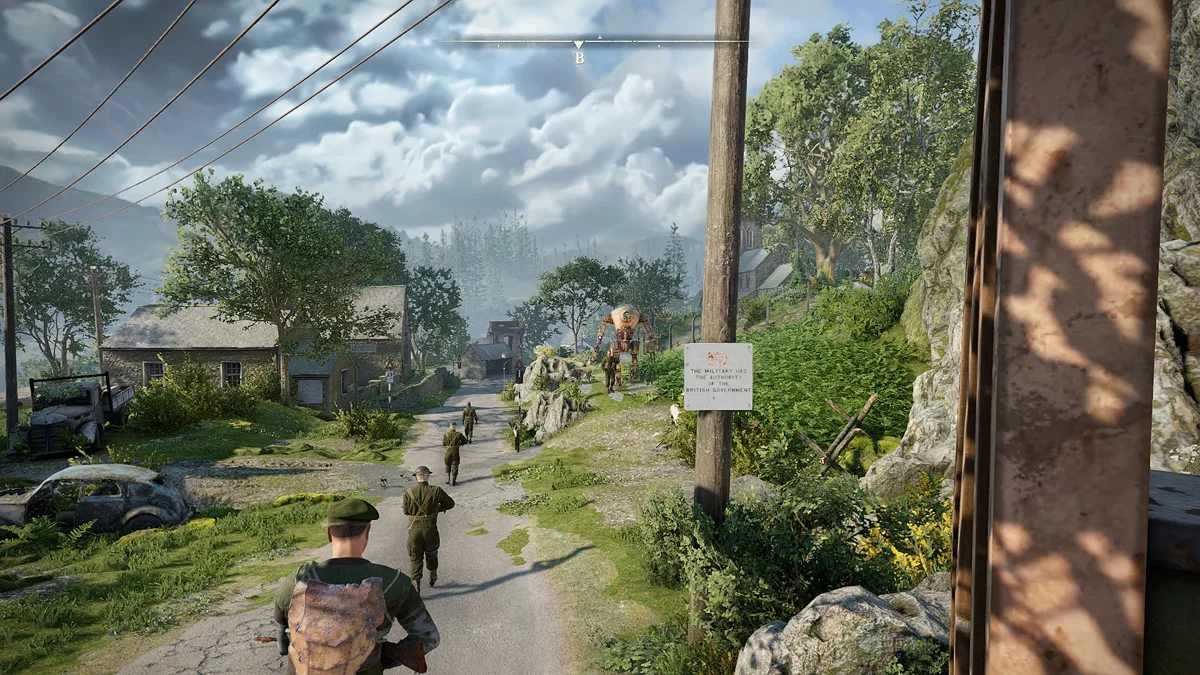The height and width of the screenshot is (675, 1200).
Task: Click the compass heading marker labeled B
Action: 578,52
